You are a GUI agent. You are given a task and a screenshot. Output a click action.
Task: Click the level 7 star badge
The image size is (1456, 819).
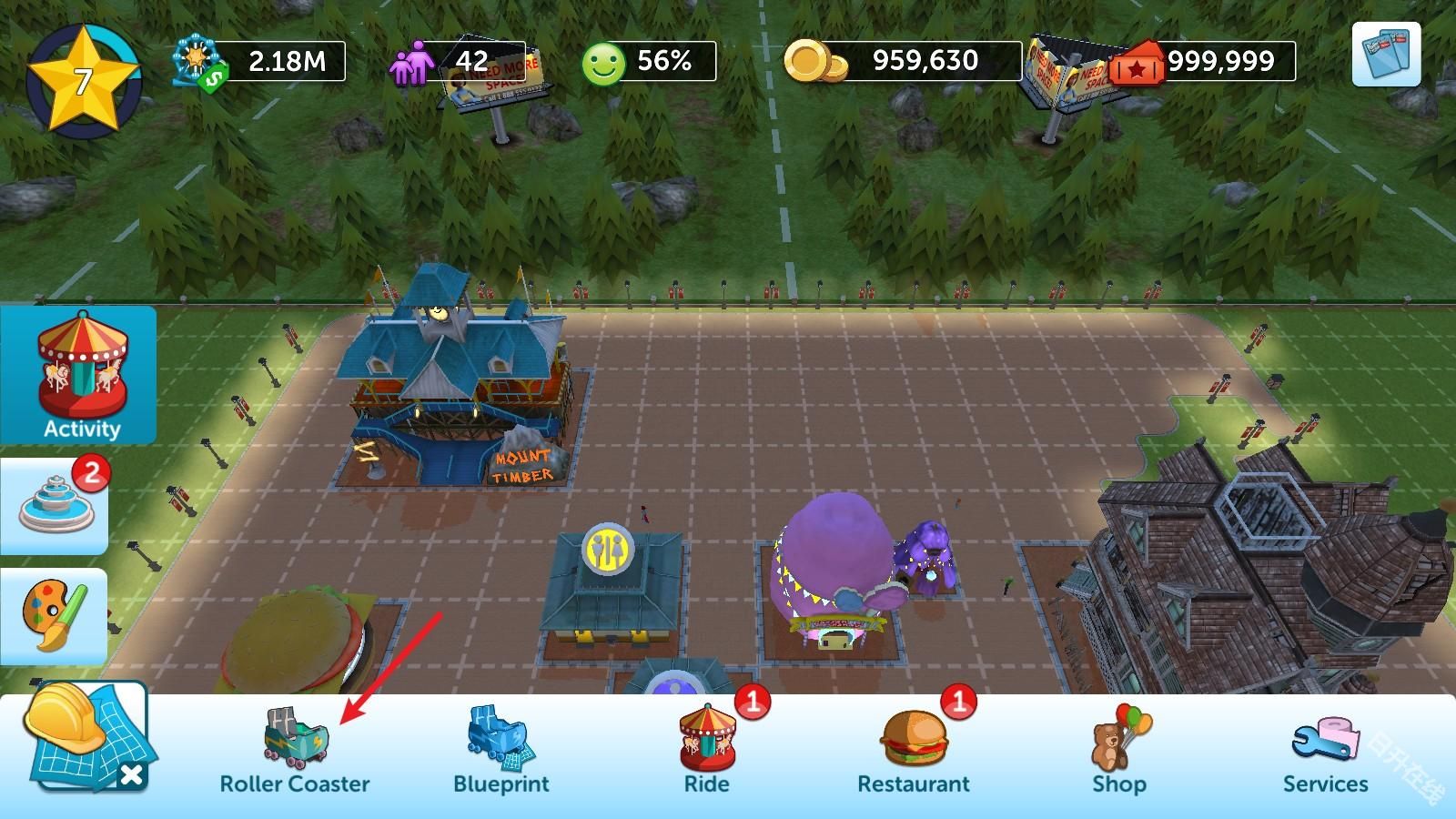(x=82, y=81)
